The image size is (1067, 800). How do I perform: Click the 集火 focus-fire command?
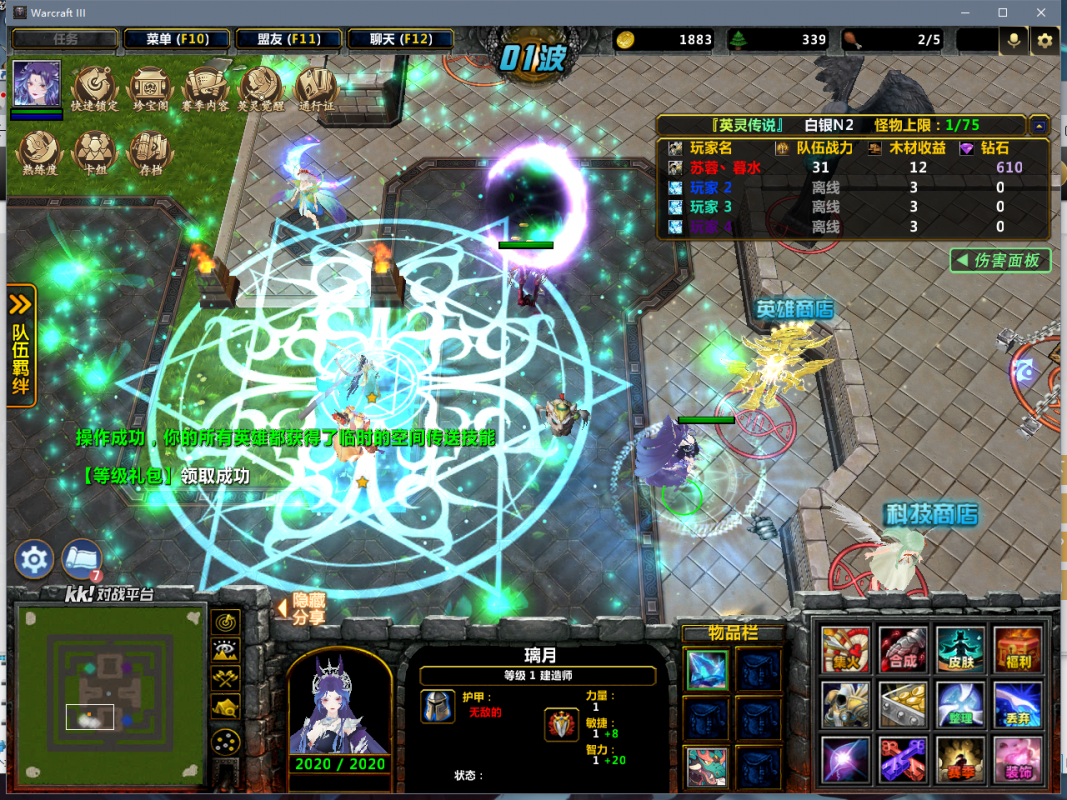tap(845, 648)
